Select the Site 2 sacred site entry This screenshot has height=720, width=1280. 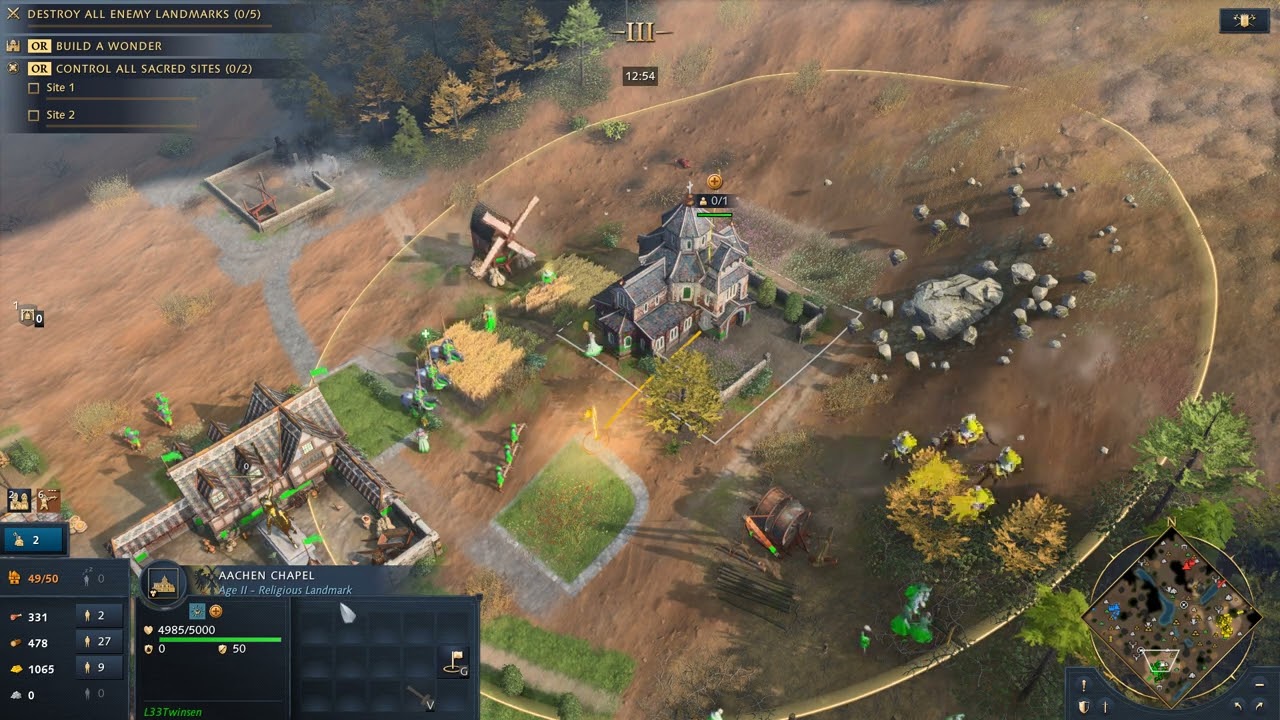[60, 115]
